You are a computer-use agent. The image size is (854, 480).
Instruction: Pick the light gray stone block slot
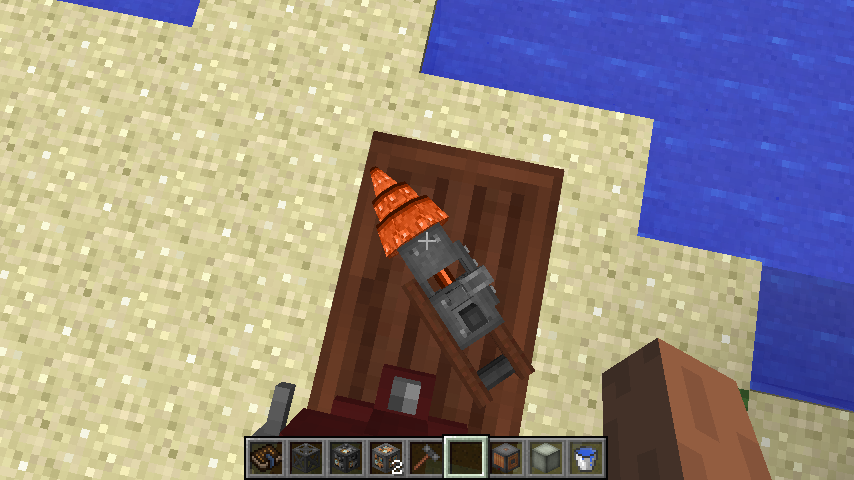click(x=546, y=458)
